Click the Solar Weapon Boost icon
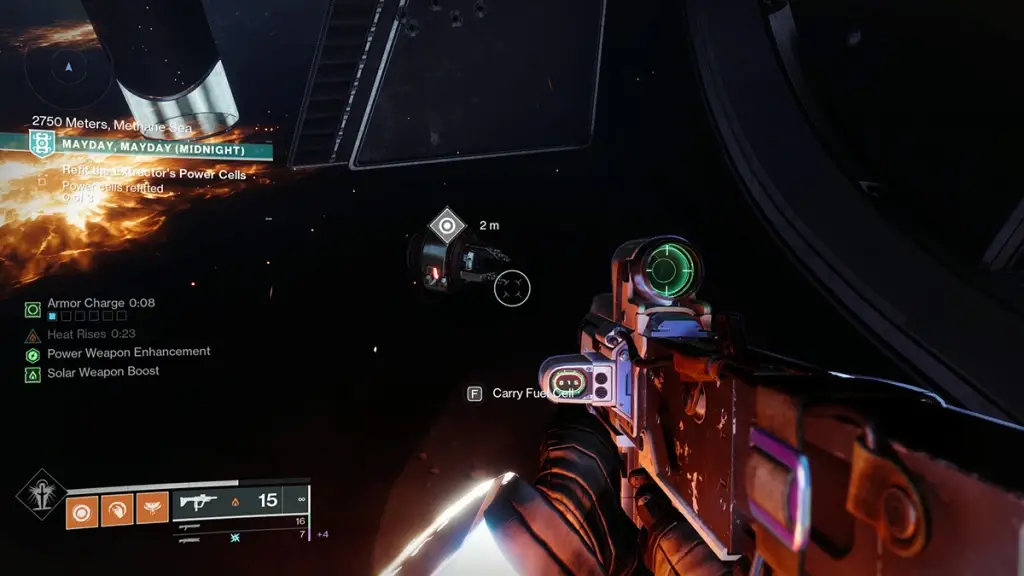 [33, 374]
